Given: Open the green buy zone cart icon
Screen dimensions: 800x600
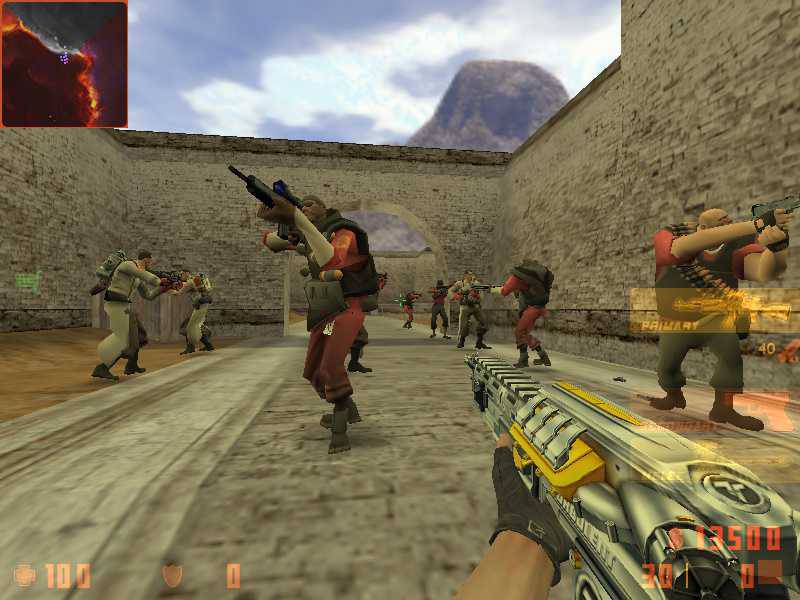Looking at the screenshot, I should [x=26, y=281].
